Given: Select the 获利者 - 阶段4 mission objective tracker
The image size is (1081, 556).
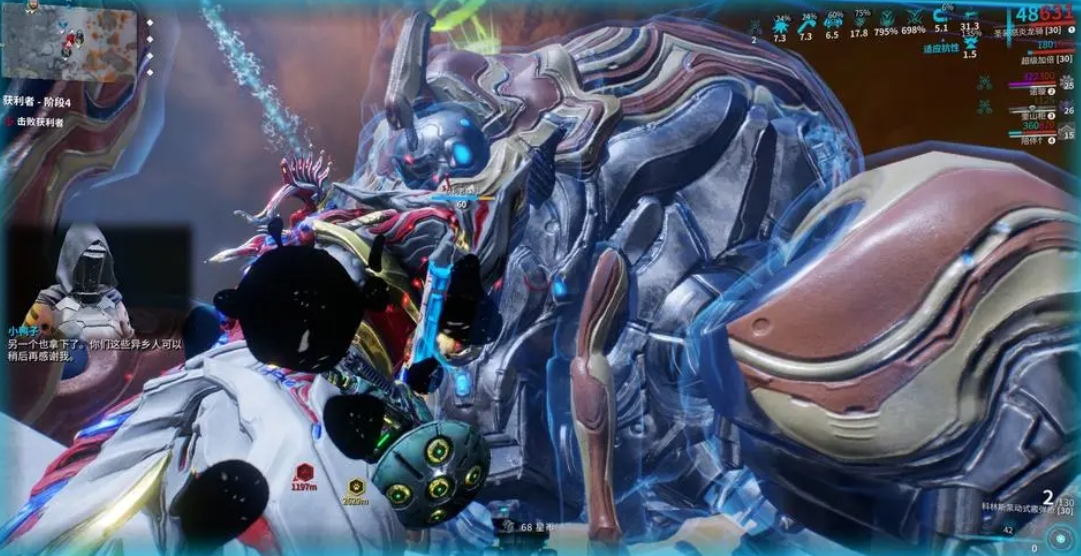Looking at the screenshot, I should pyautogui.click(x=39, y=101).
